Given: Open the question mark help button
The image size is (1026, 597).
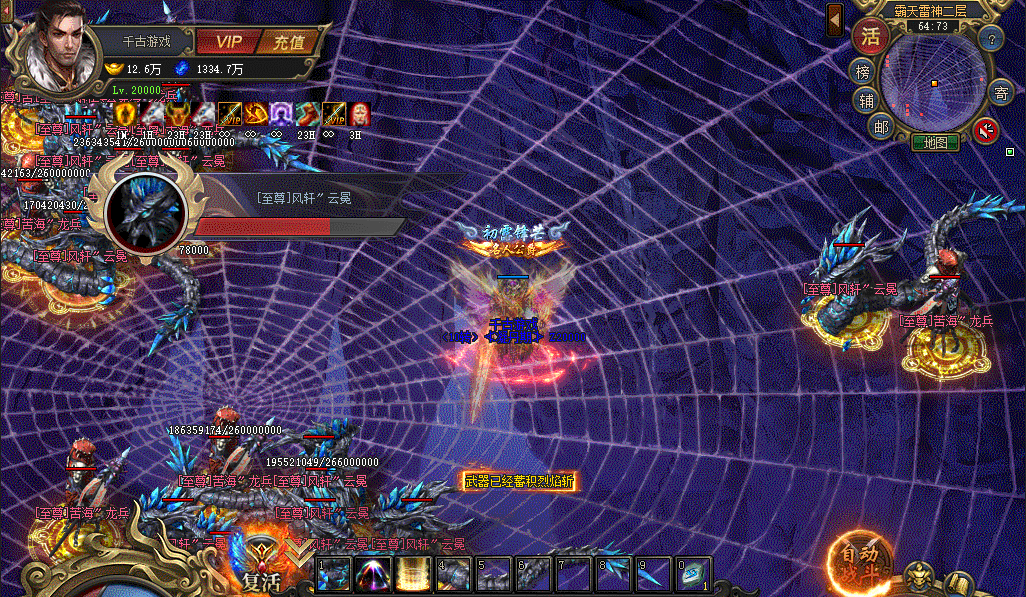Looking at the screenshot, I should click(x=990, y=40).
